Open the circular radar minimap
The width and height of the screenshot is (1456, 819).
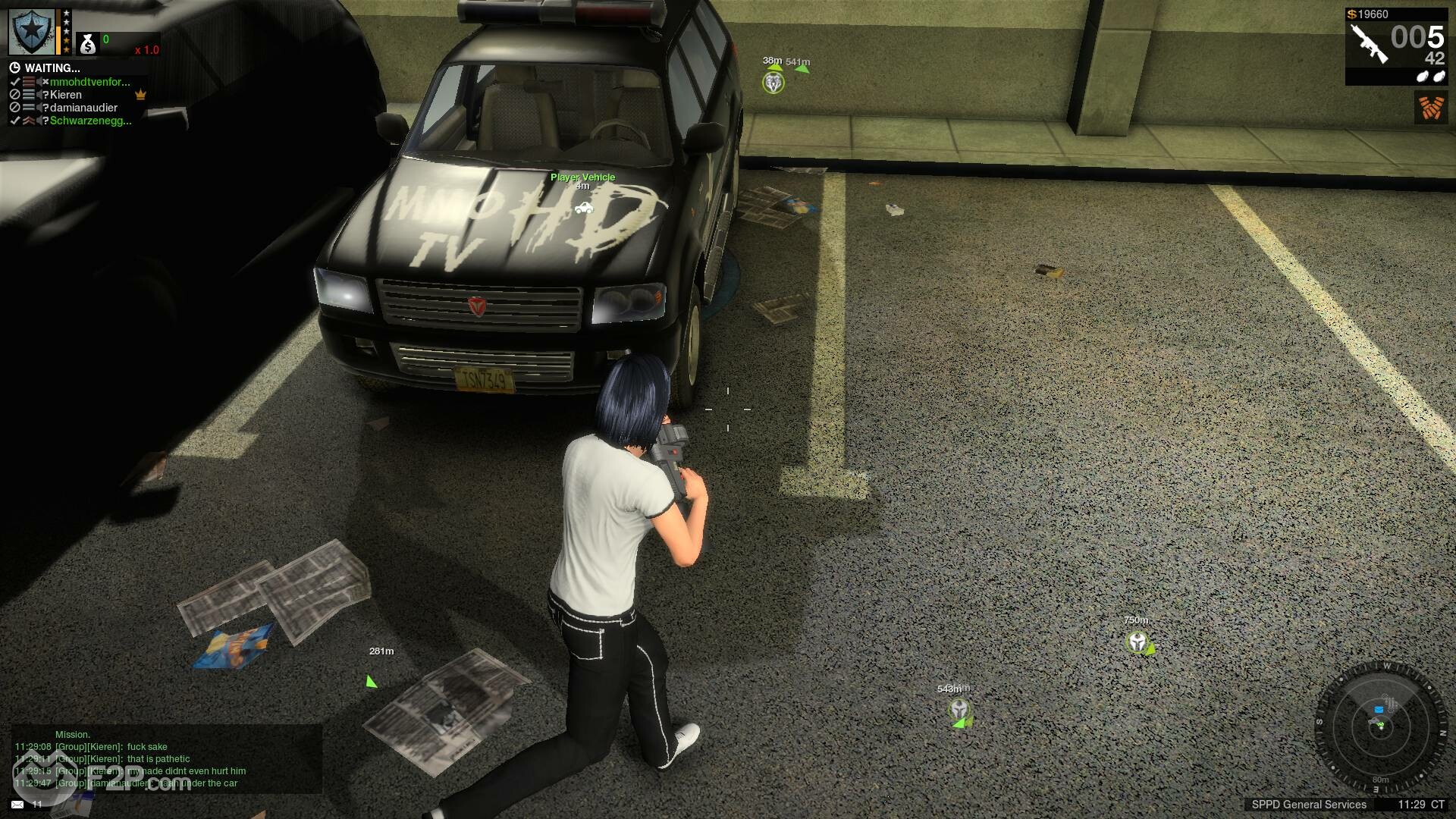coord(1380,726)
